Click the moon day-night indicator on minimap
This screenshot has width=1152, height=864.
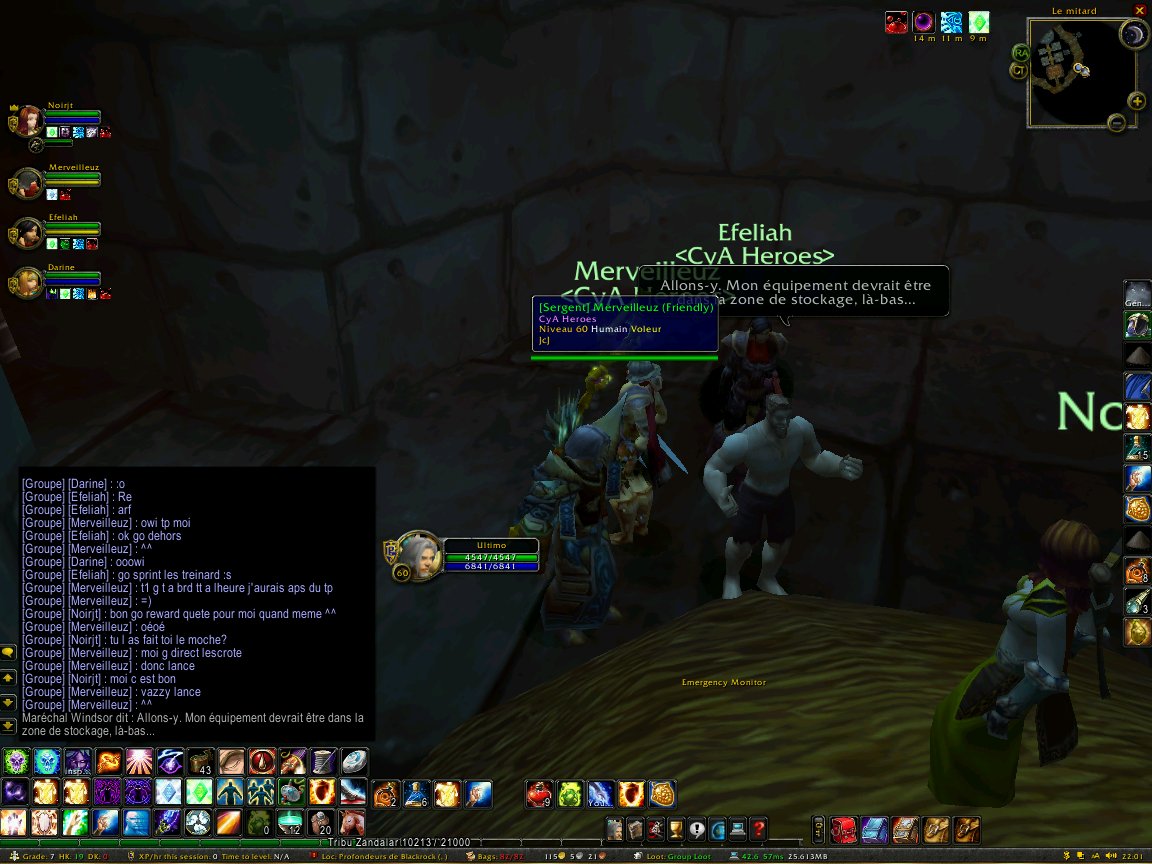(1133, 37)
